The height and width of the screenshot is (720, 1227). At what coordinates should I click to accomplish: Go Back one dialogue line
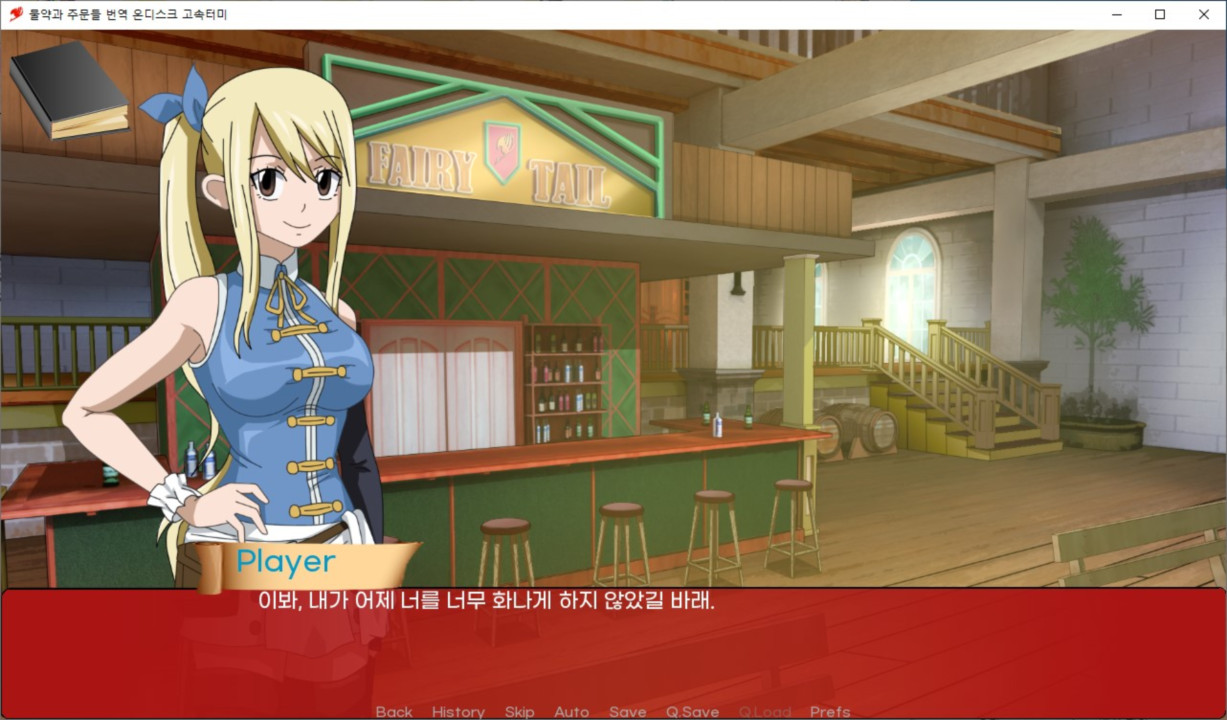394,712
